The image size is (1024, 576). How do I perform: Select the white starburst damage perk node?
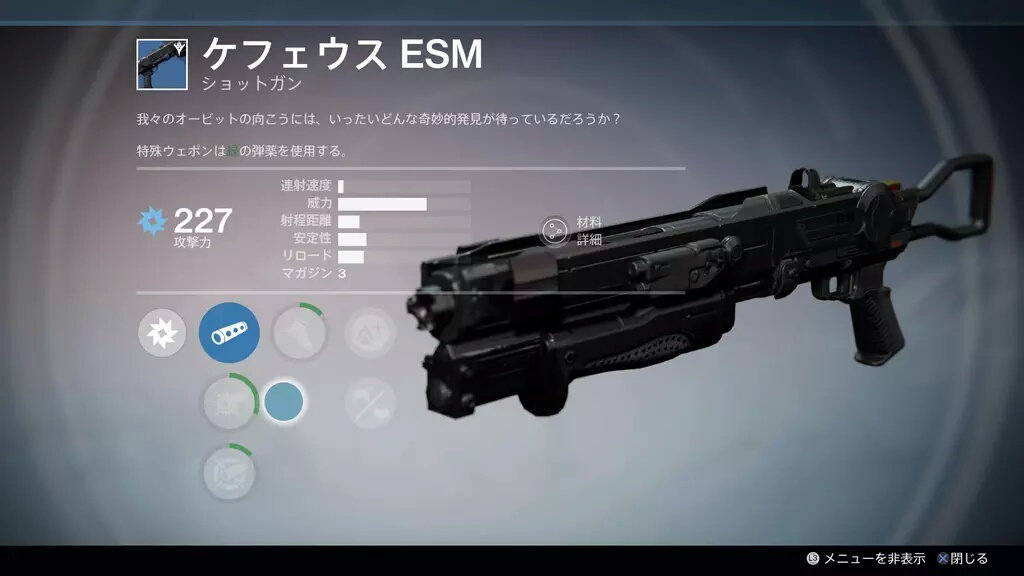tap(162, 335)
